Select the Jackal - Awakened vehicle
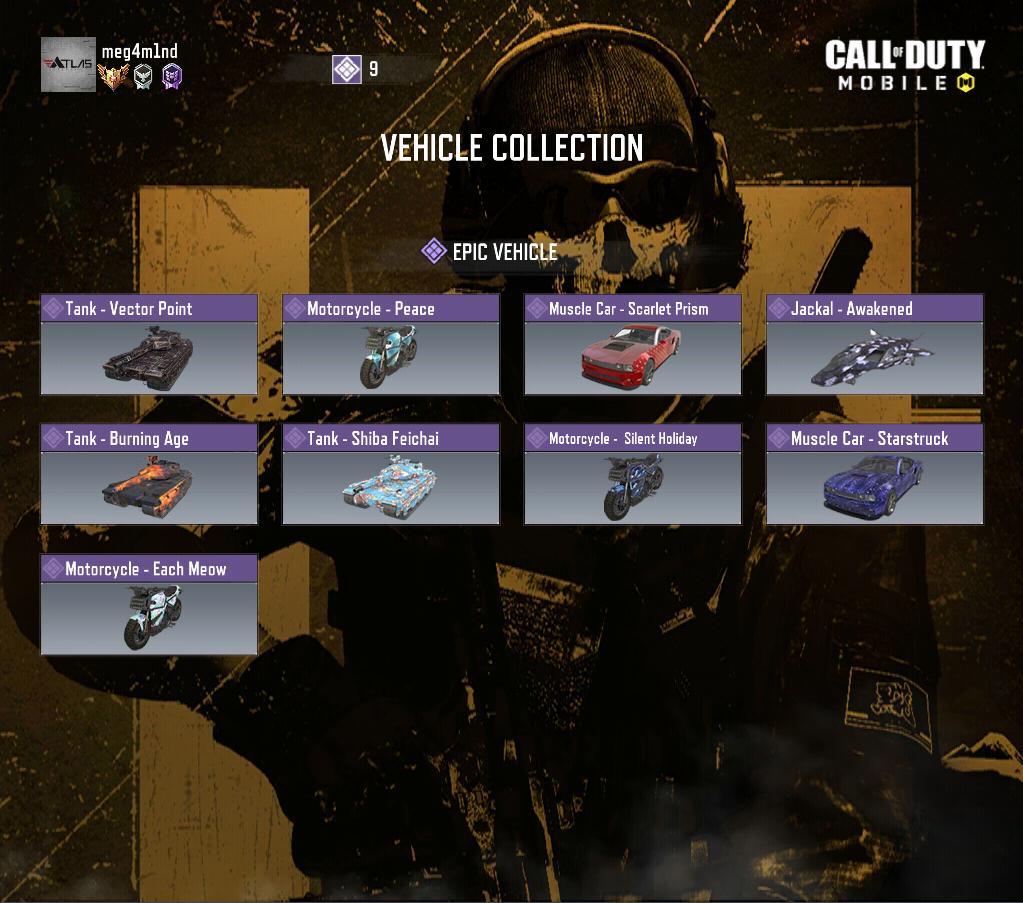 pyautogui.click(x=875, y=345)
